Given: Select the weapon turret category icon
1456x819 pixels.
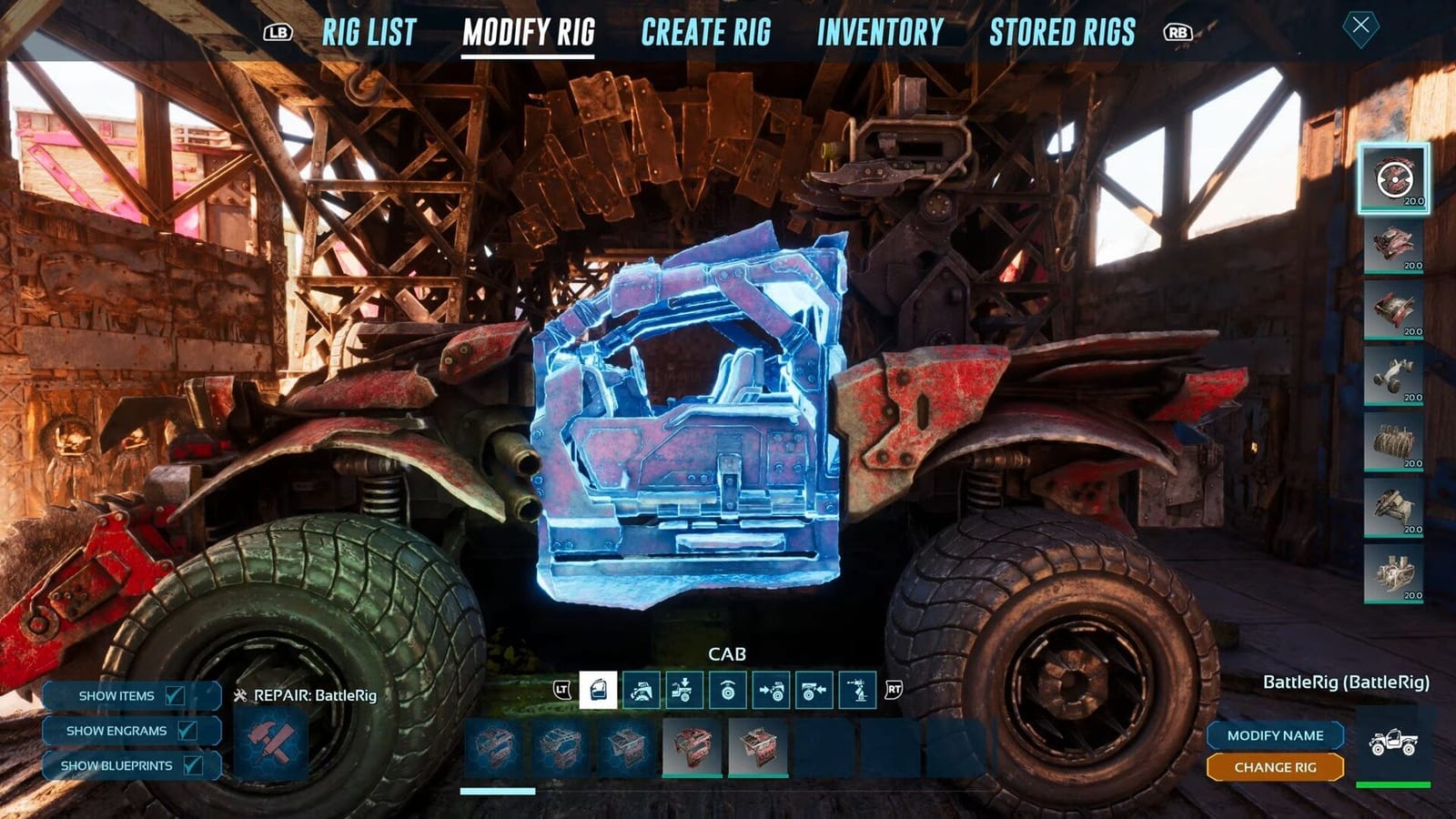Looking at the screenshot, I should coord(857,690).
